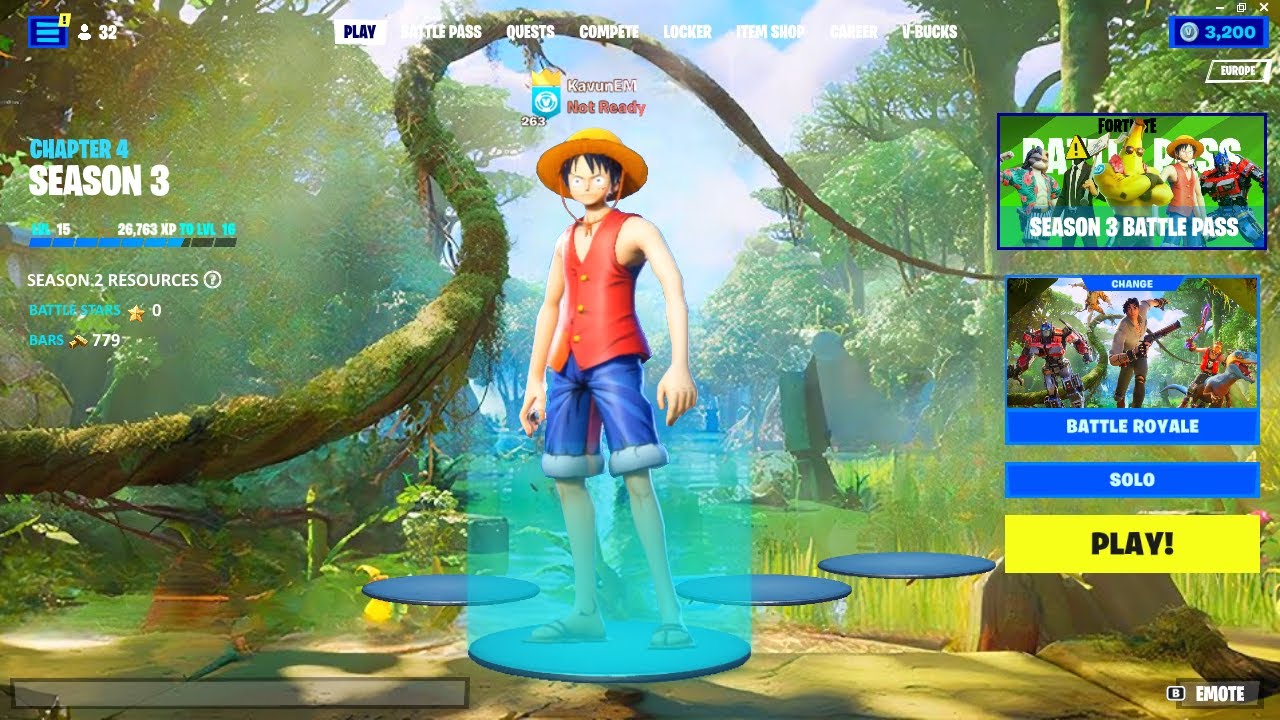Open the QUESTS menu item
The height and width of the screenshot is (720, 1280).
point(529,32)
